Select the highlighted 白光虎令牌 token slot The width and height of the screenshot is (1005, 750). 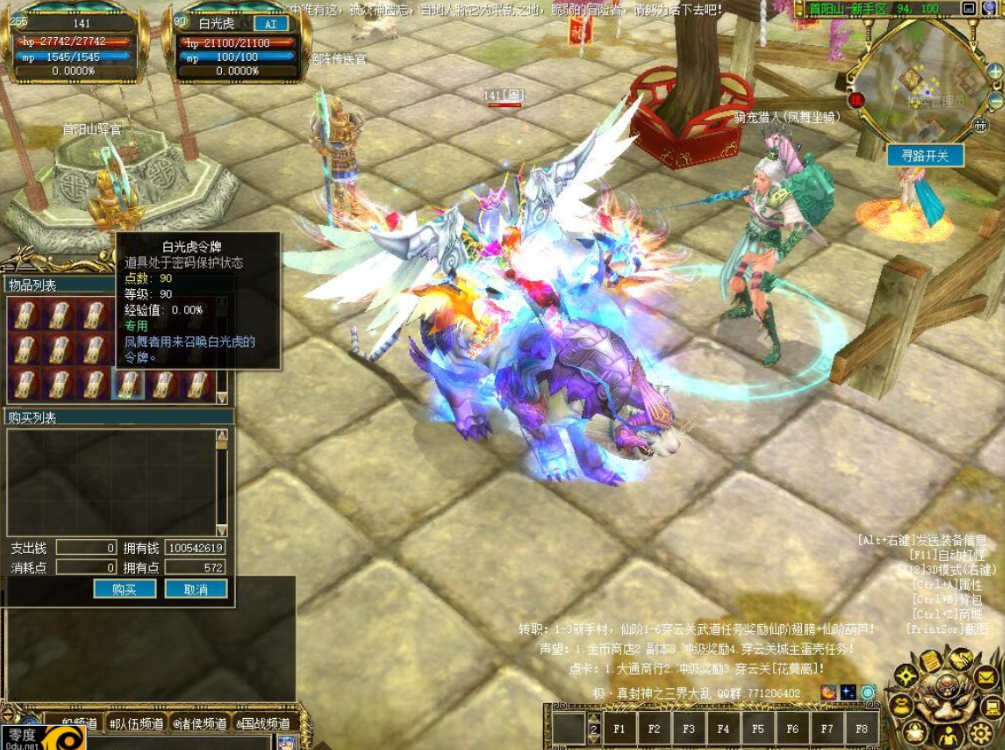point(128,382)
